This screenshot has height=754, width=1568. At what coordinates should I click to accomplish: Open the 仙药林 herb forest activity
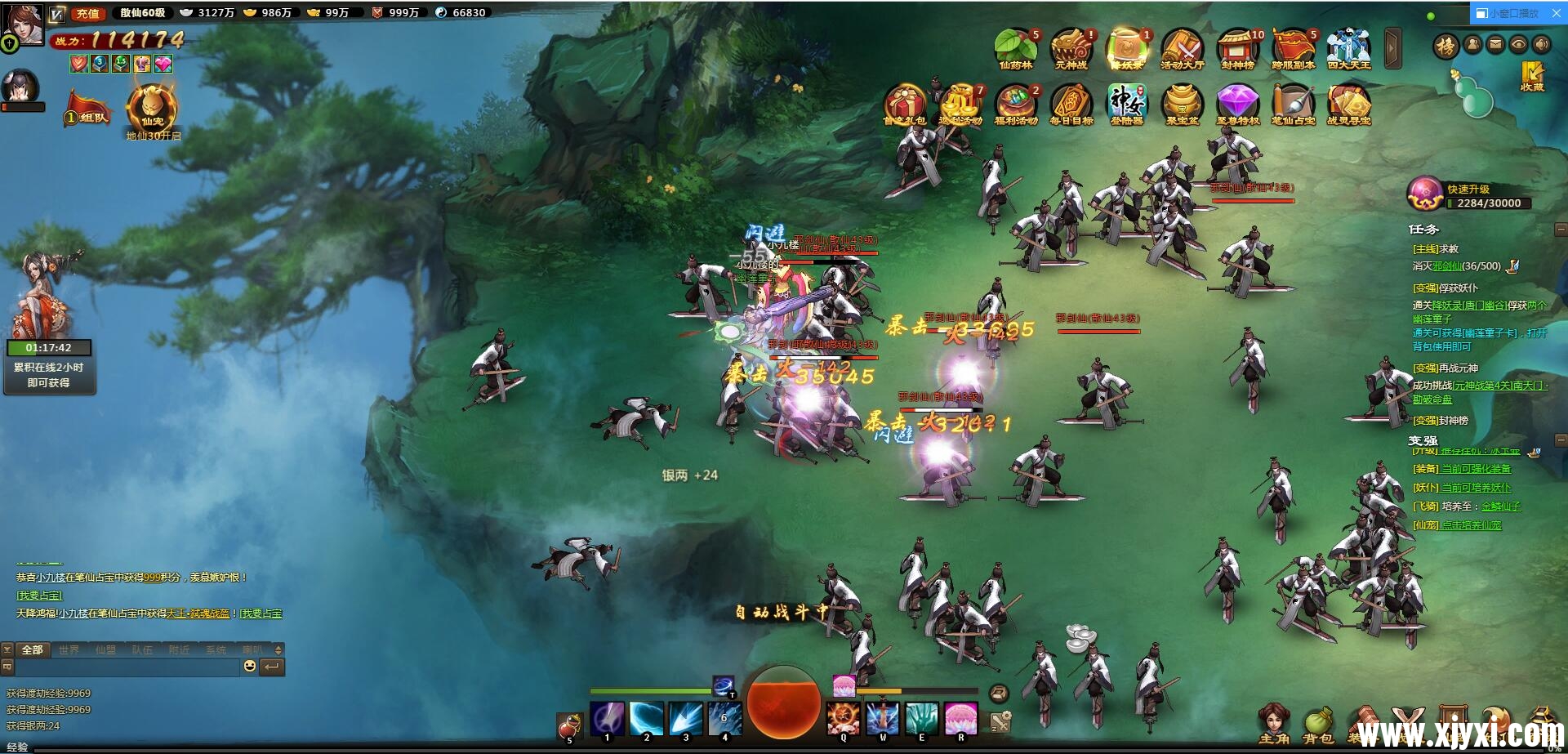pos(1015,47)
